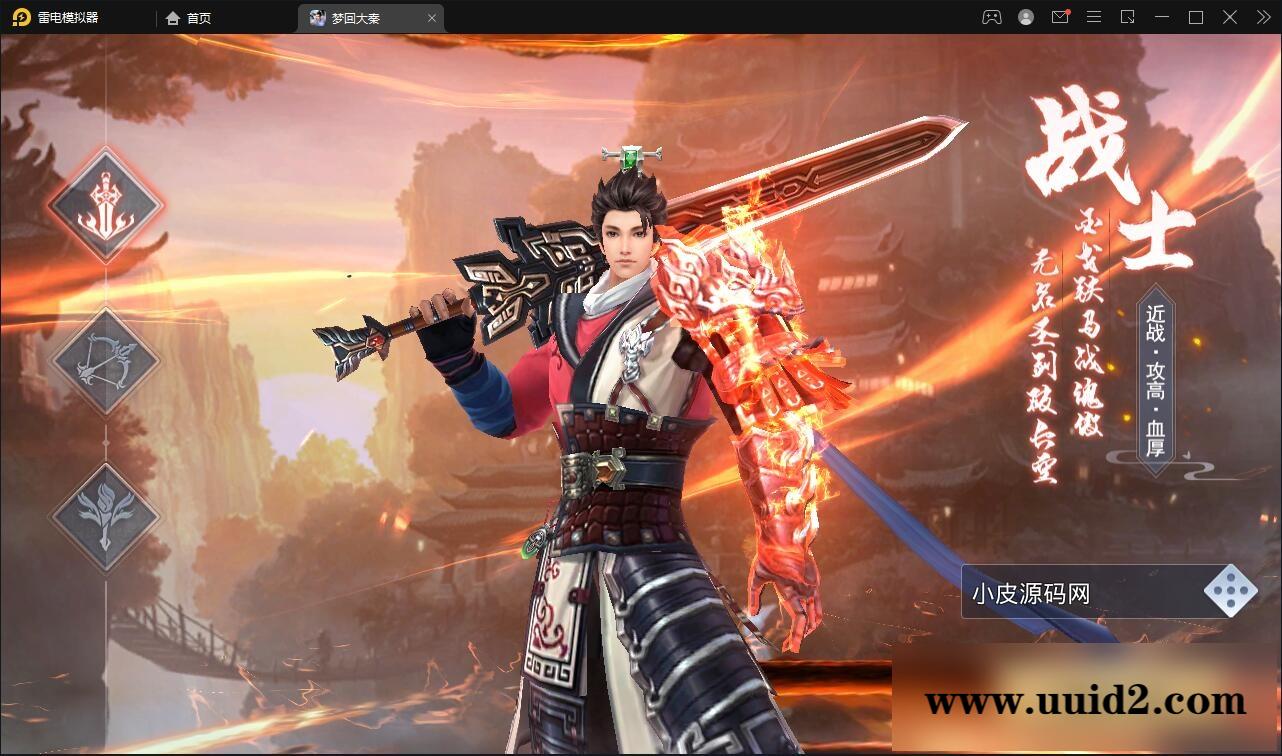Open the user account icon

point(1024,17)
